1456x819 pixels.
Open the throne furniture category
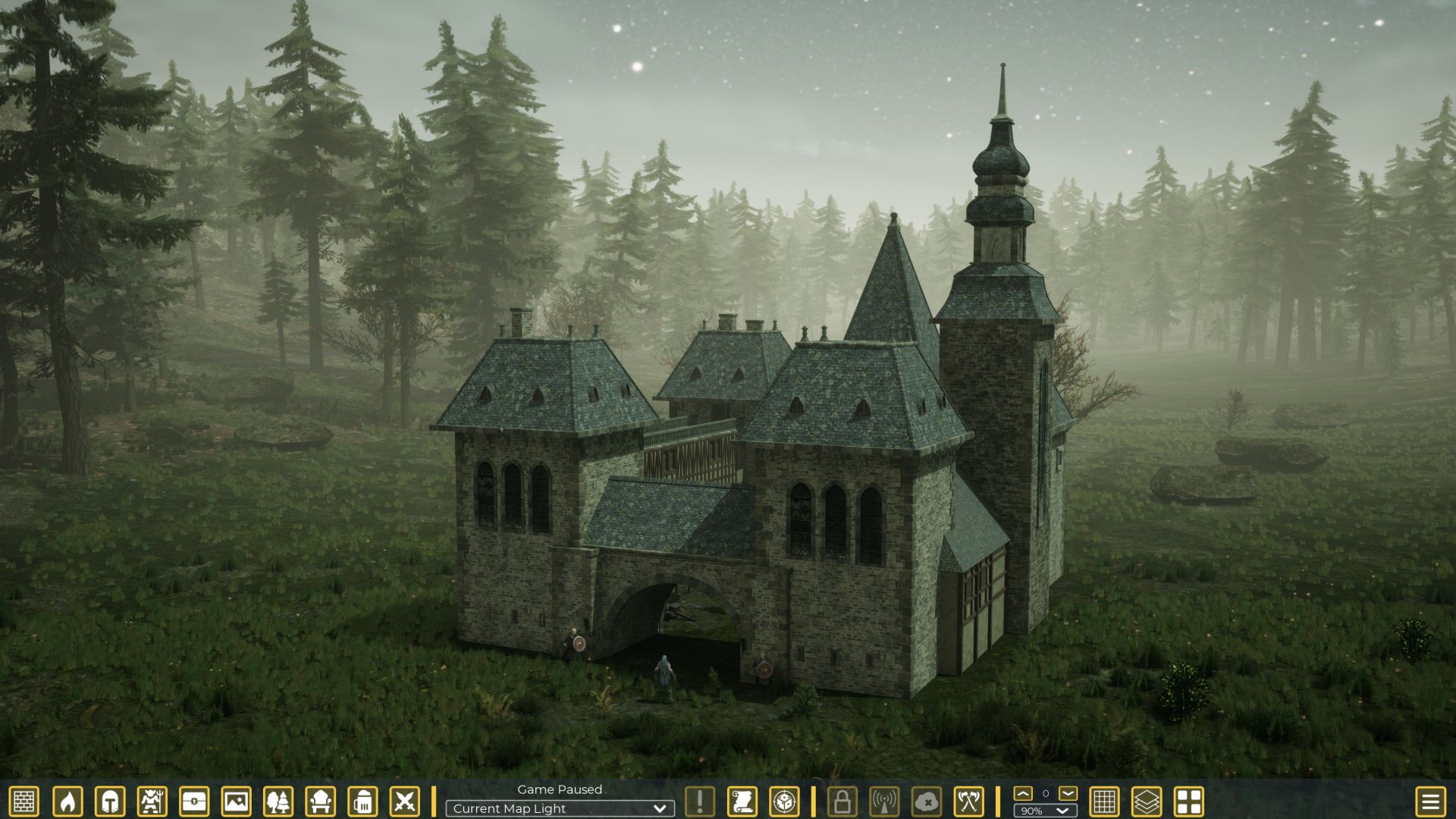[320, 802]
